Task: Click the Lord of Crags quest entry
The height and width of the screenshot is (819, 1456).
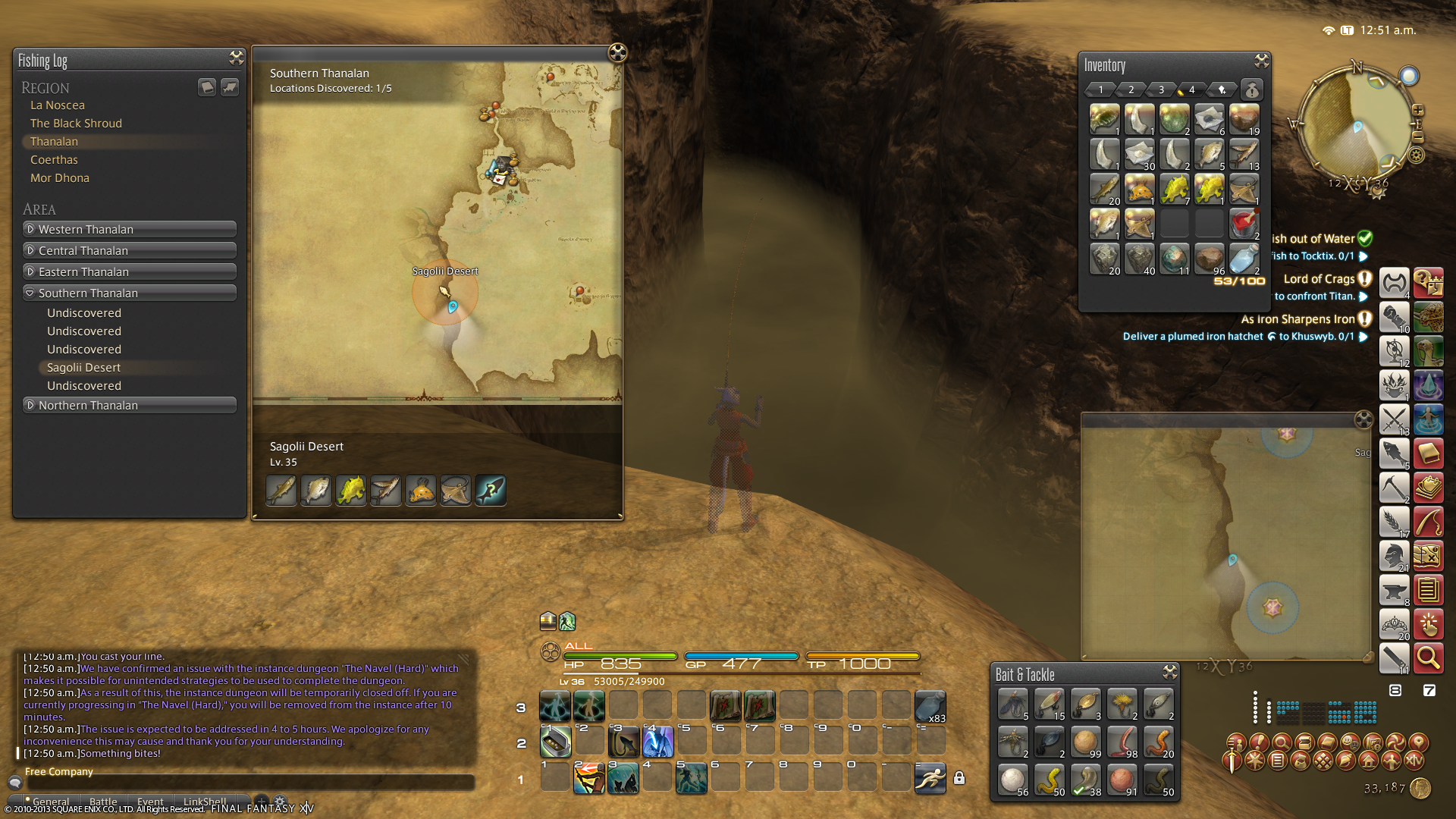Action: [1319, 279]
